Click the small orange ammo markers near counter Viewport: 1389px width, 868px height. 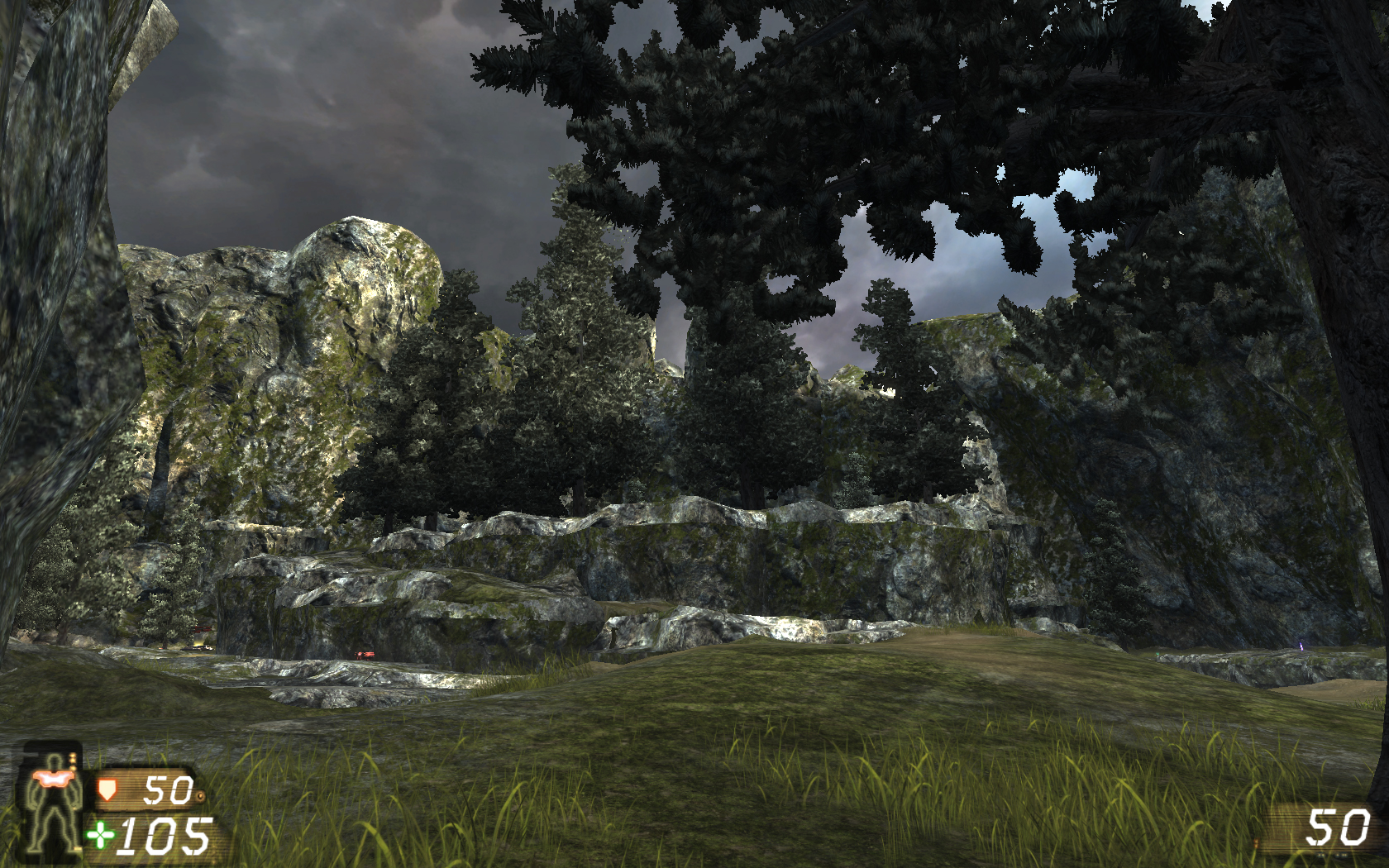click(x=1257, y=843)
